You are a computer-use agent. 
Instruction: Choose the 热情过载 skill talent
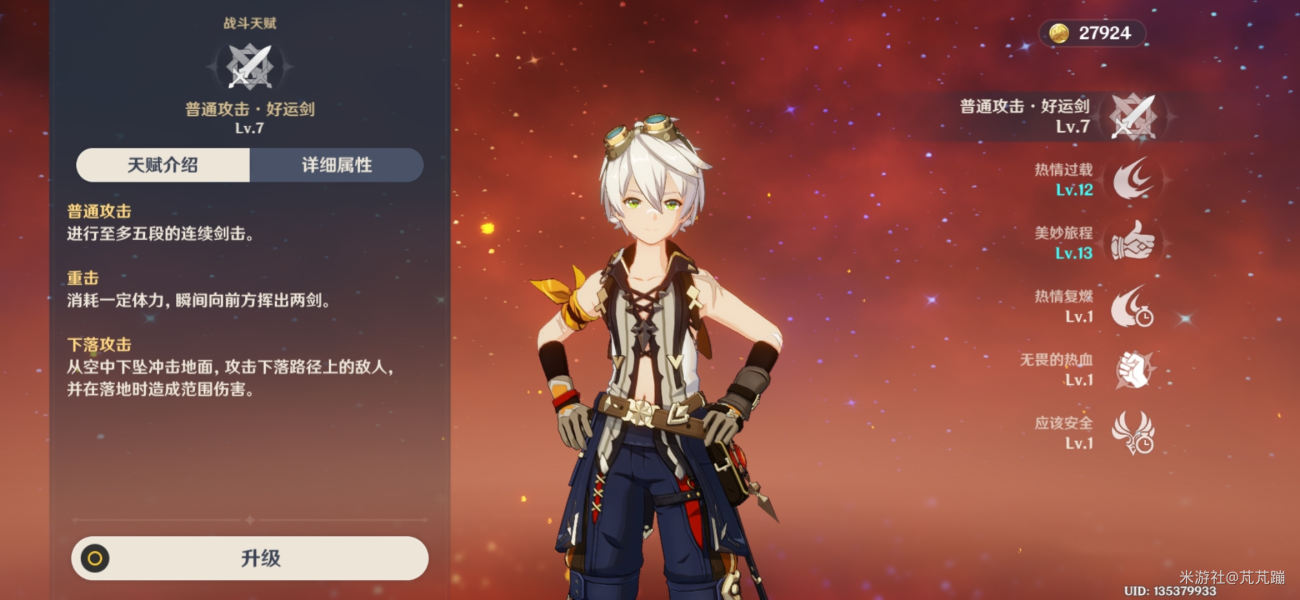pos(1133,178)
